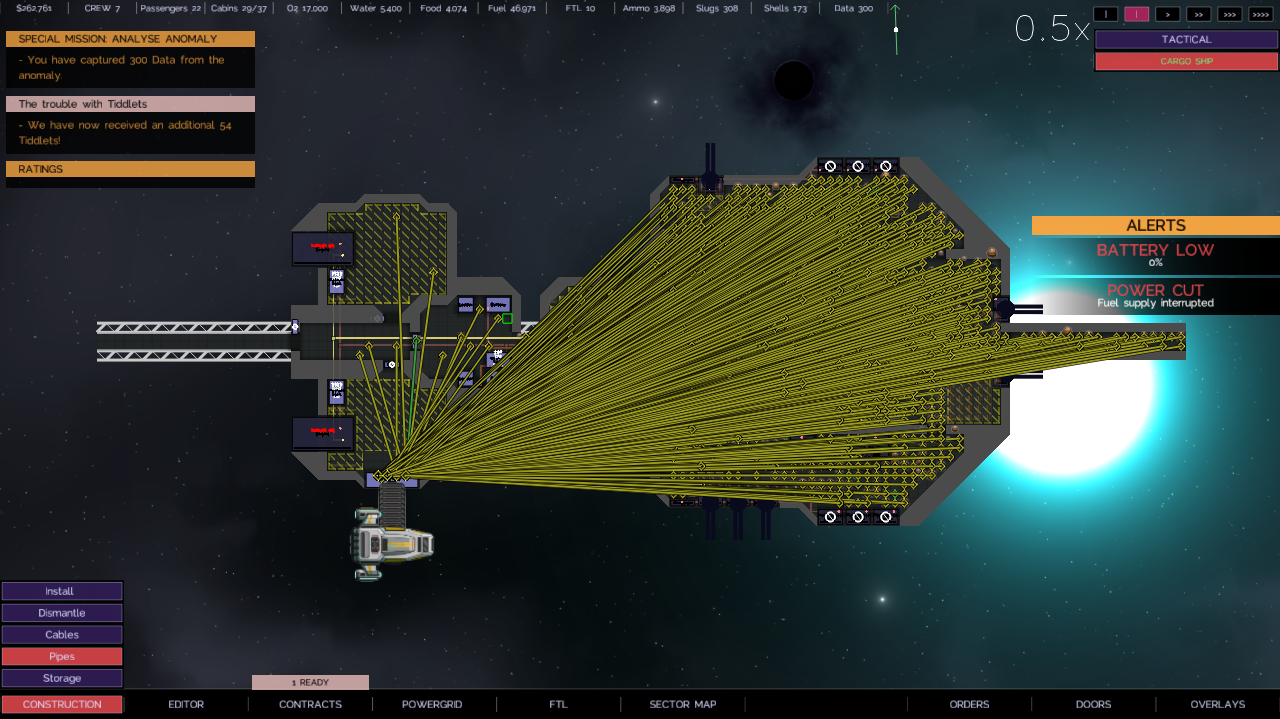Image resolution: width=1280 pixels, height=719 pixels.
Task: Open the Sector Map
Action: click(683, 704)
